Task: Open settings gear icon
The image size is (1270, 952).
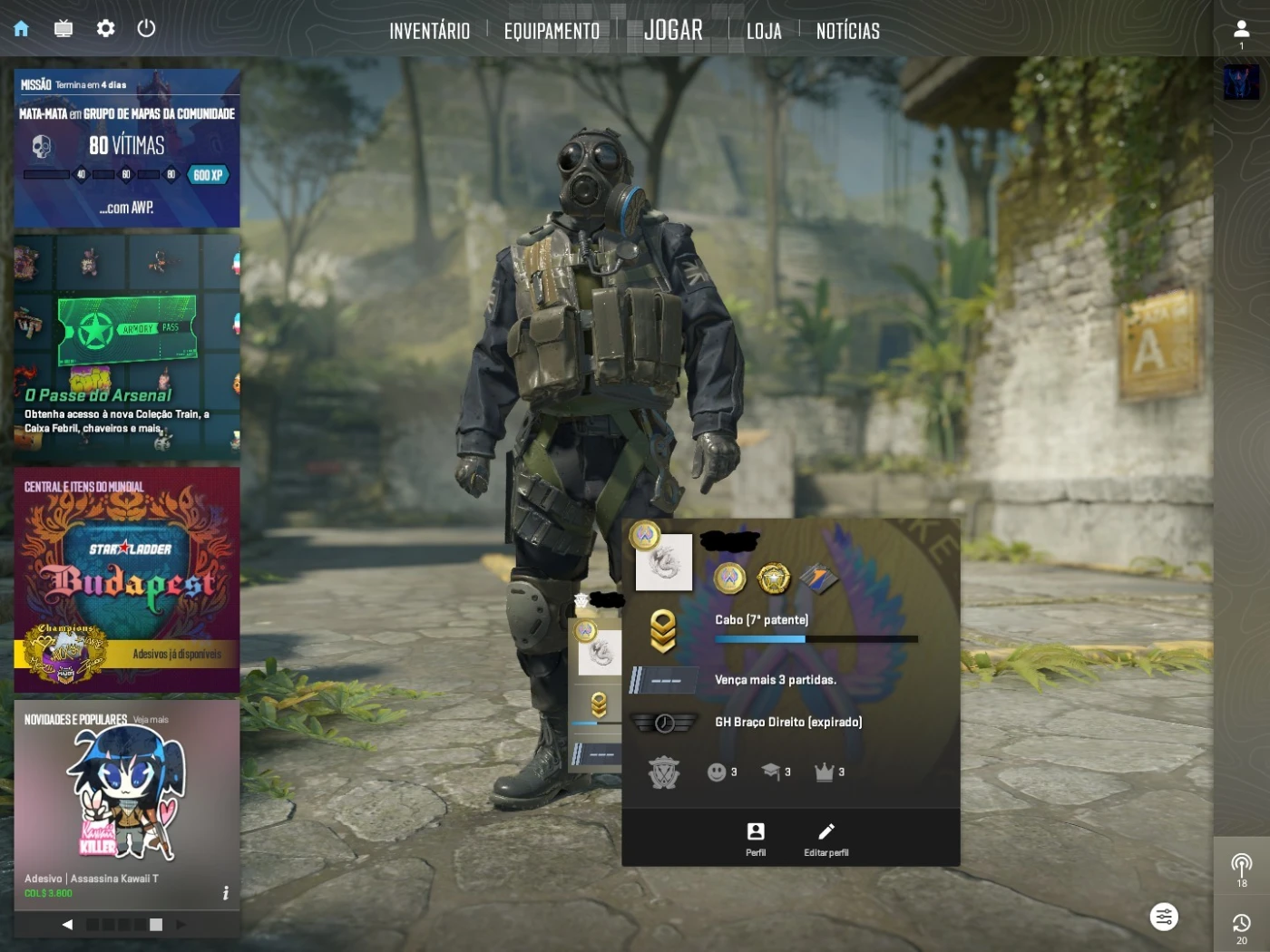Action: click(106, 29)
